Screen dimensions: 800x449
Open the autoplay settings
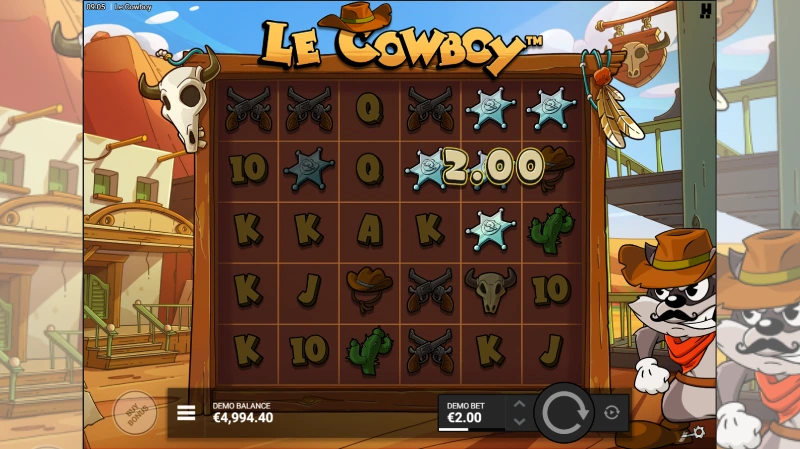pyautogui.click(x=612, y=412)
